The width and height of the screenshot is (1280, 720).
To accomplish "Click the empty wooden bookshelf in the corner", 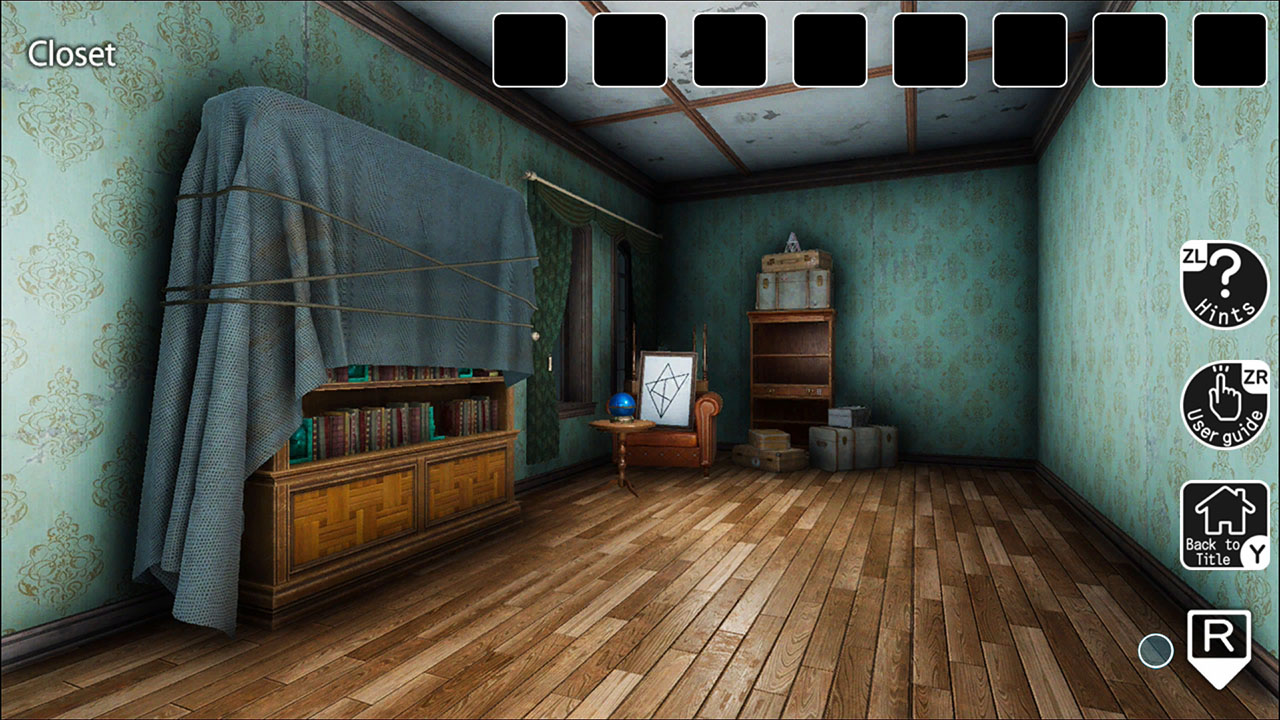I will click(793, 360).
